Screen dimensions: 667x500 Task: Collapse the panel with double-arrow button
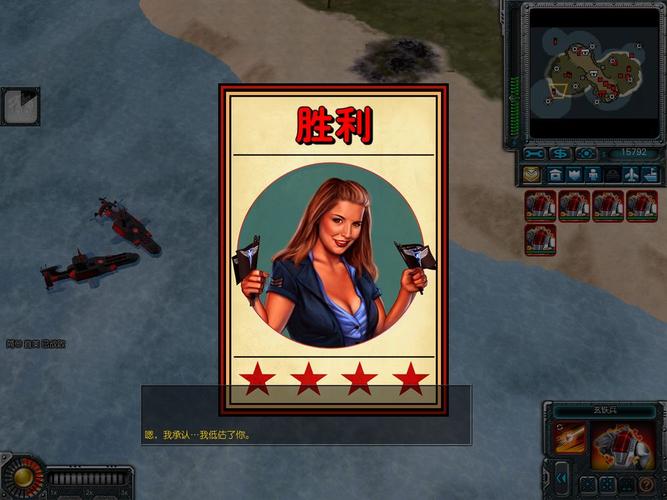tap(562, 478)
